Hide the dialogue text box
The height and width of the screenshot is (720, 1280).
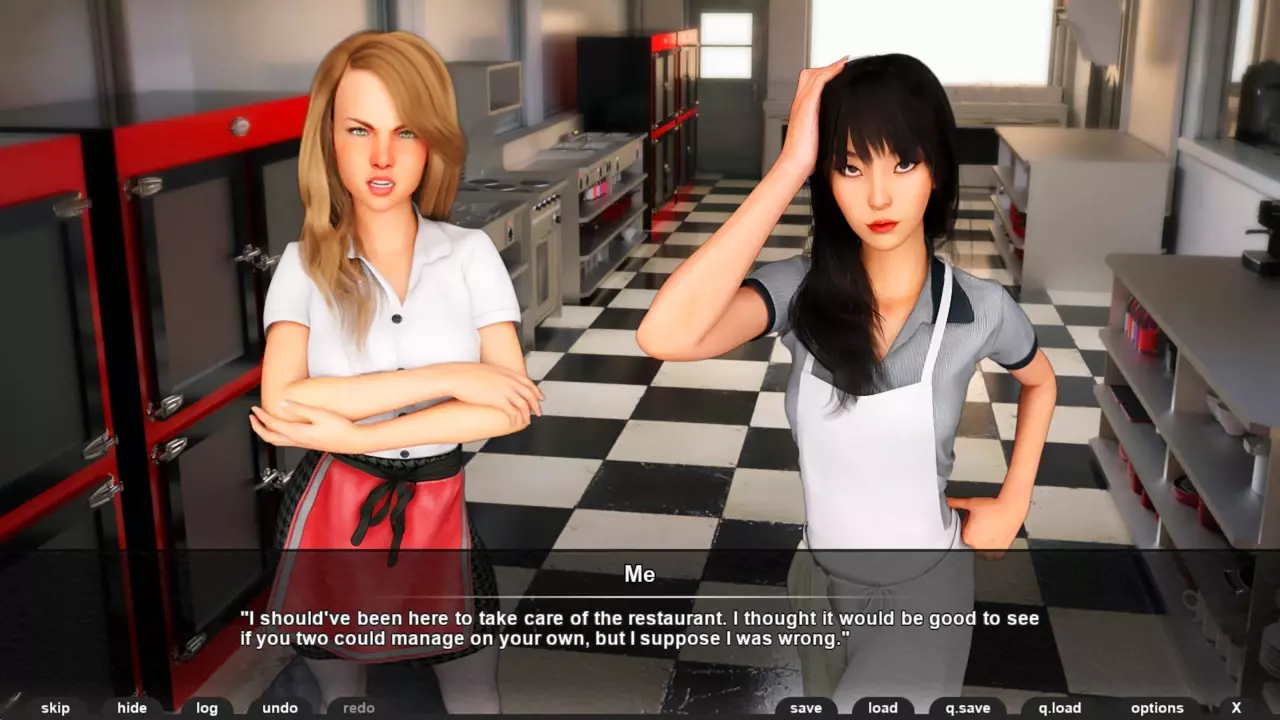pos(132,708)
